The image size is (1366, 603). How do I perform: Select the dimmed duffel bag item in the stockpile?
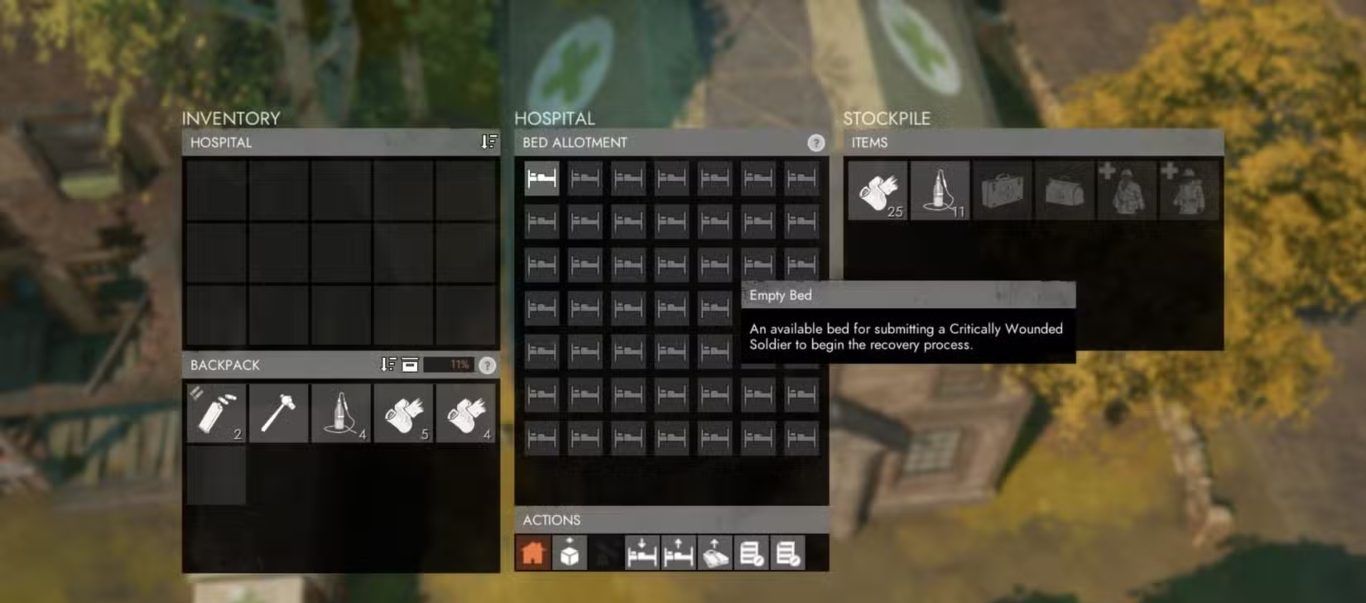tap(1065, 190)
